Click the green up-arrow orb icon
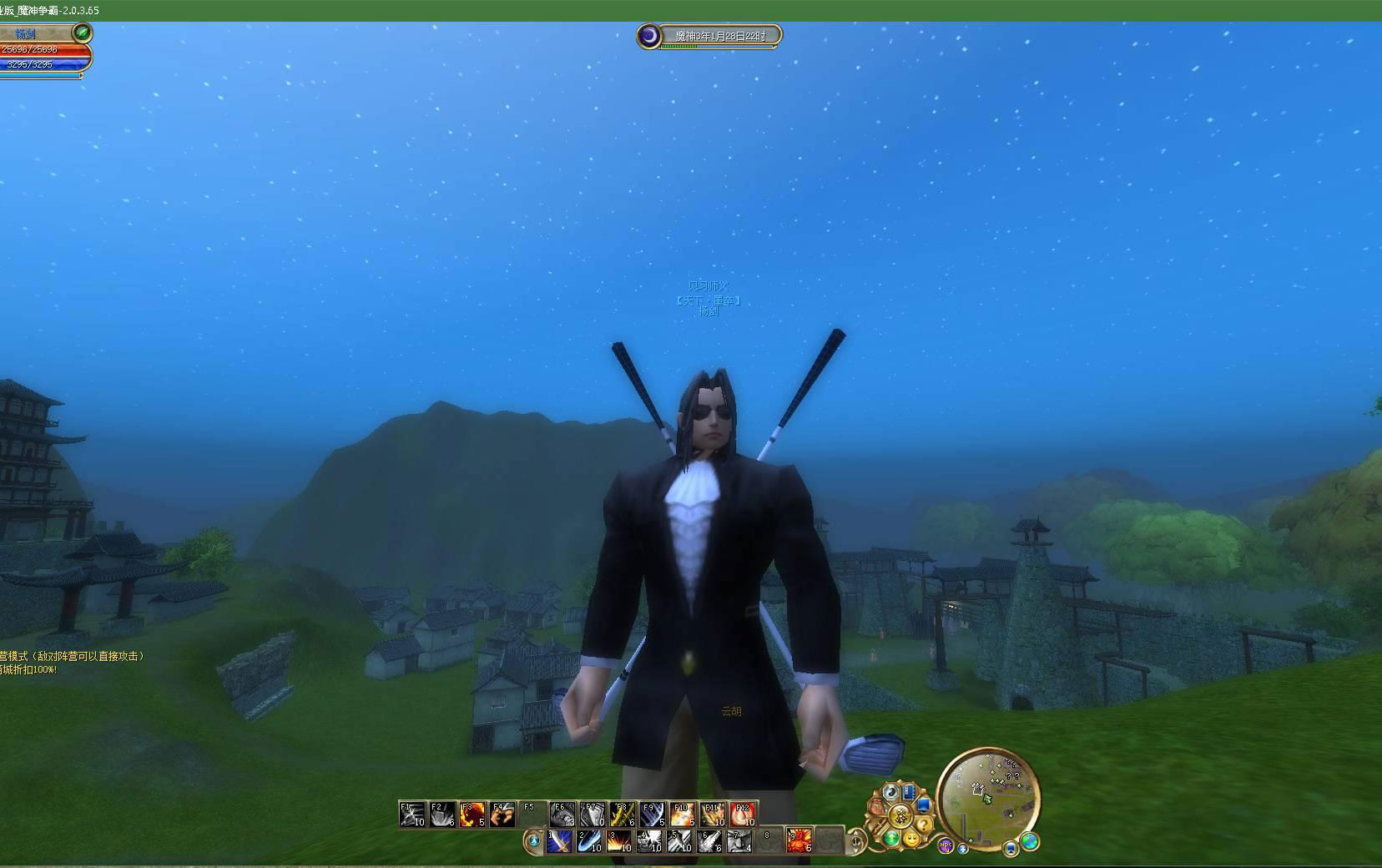The image size is (1382, 868). (x=892, y=837)
